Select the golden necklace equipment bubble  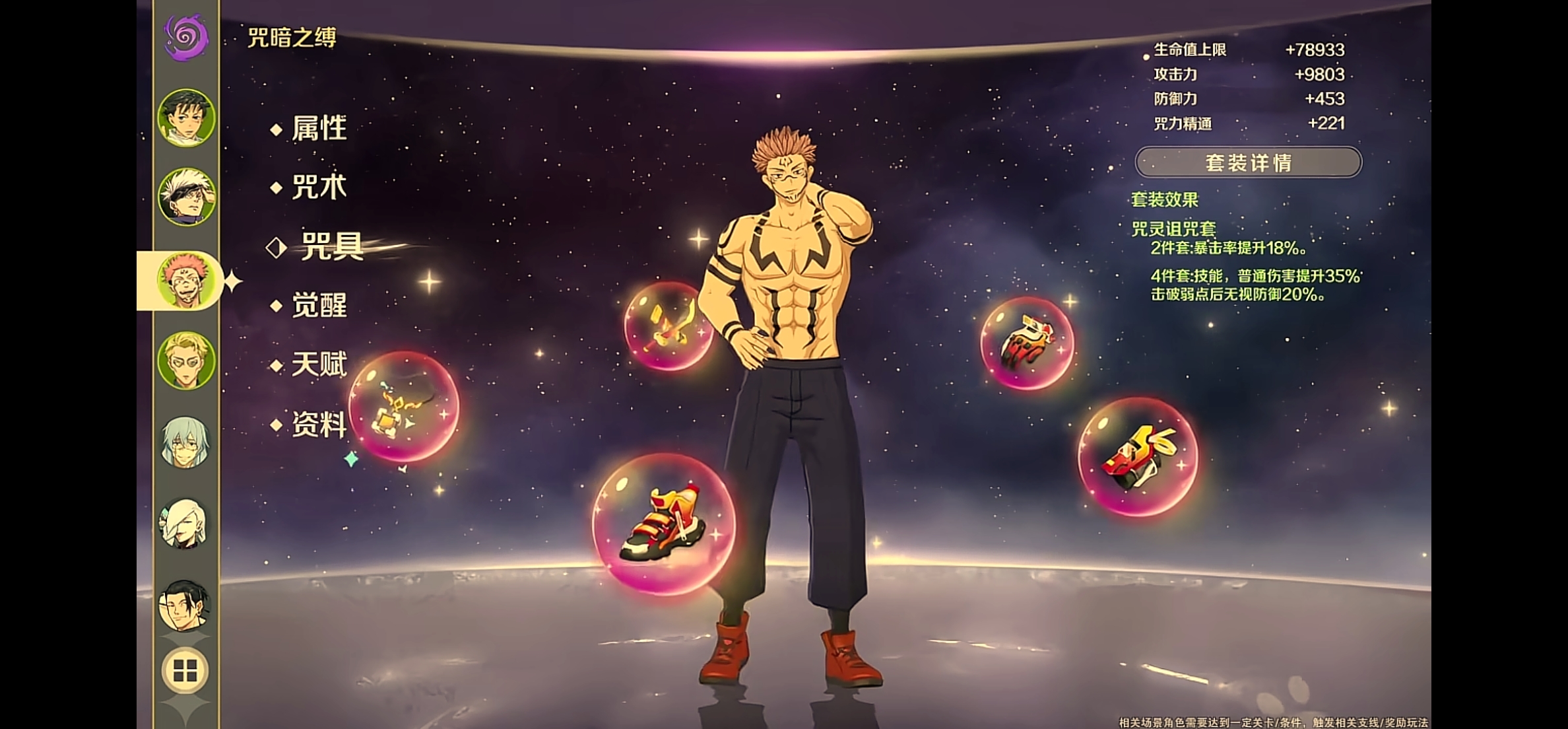(x=403, y=407)
